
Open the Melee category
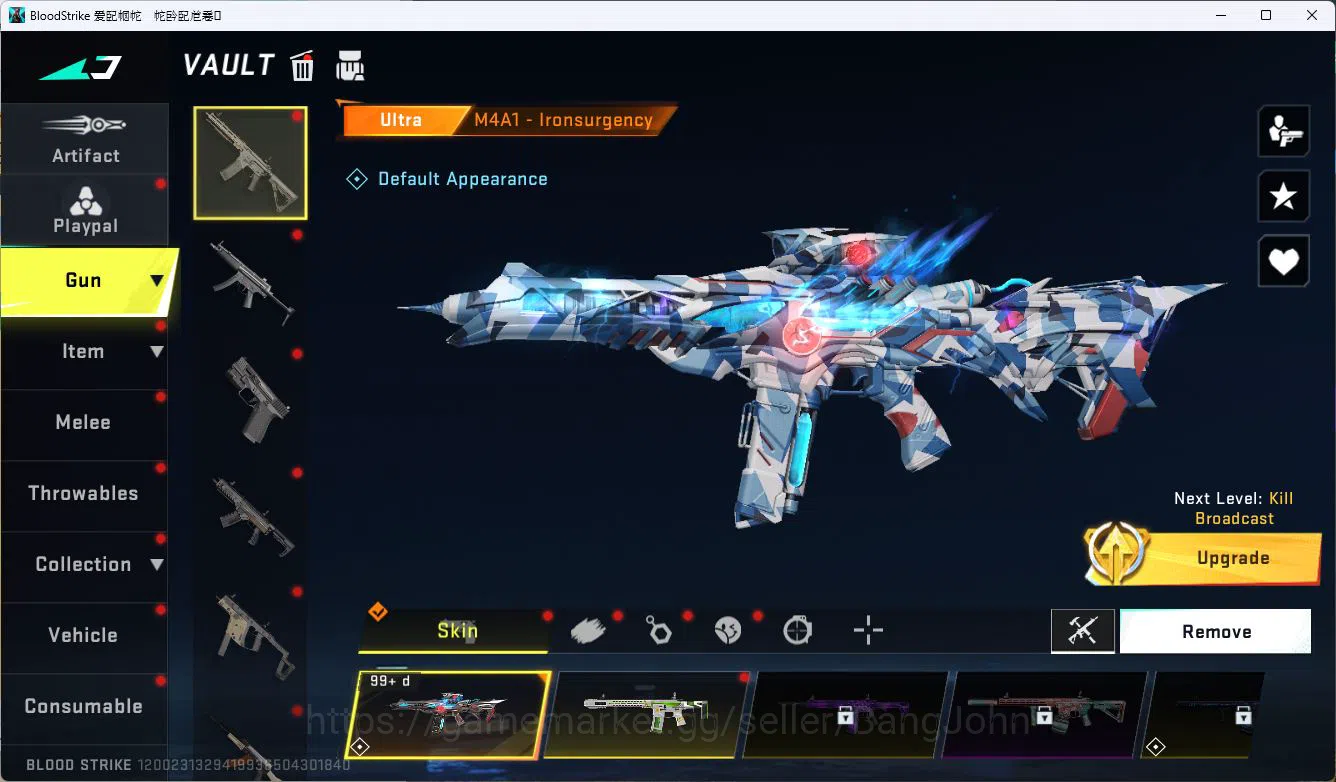[83, 423]
